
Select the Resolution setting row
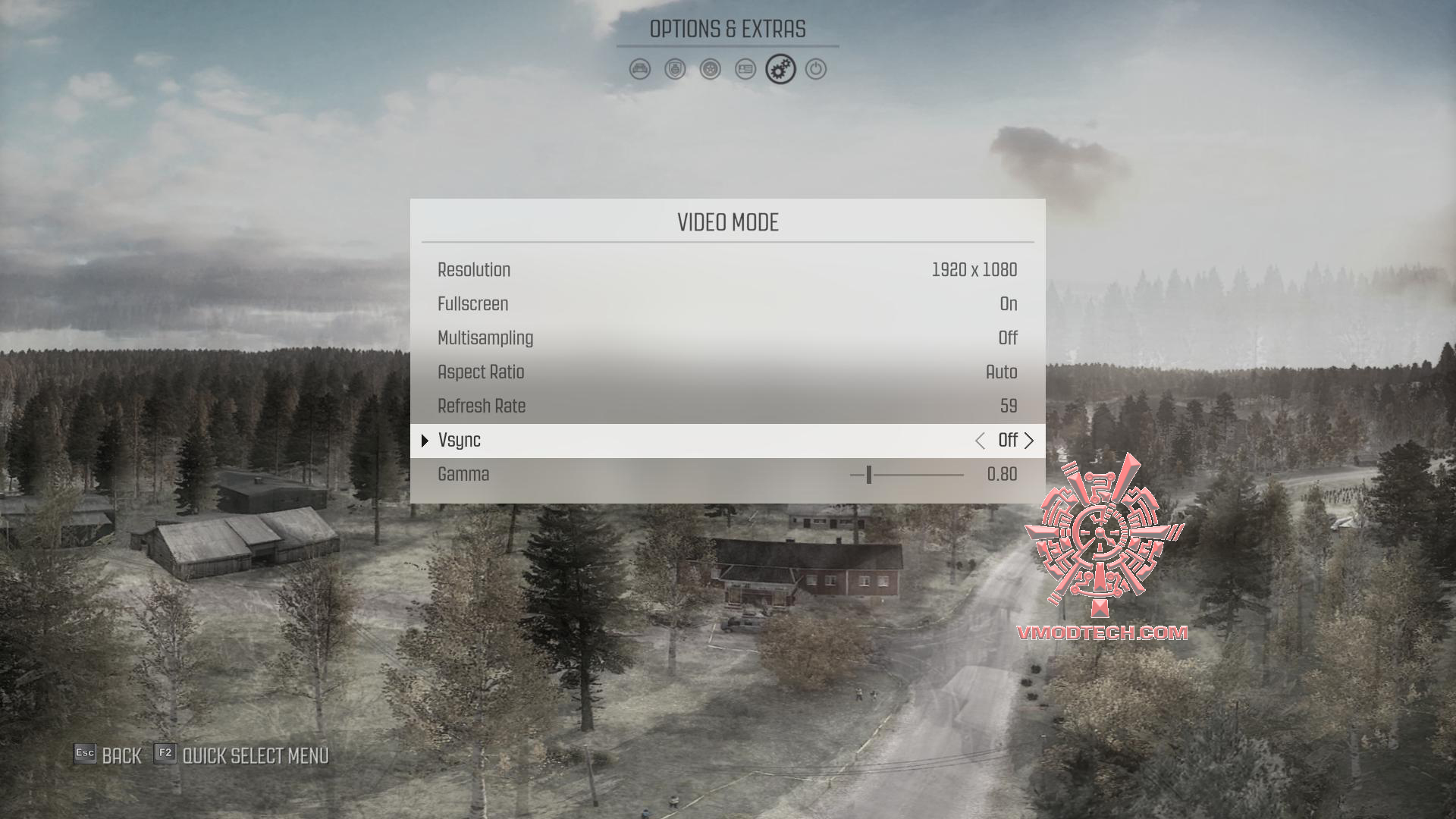pos(727,270)
